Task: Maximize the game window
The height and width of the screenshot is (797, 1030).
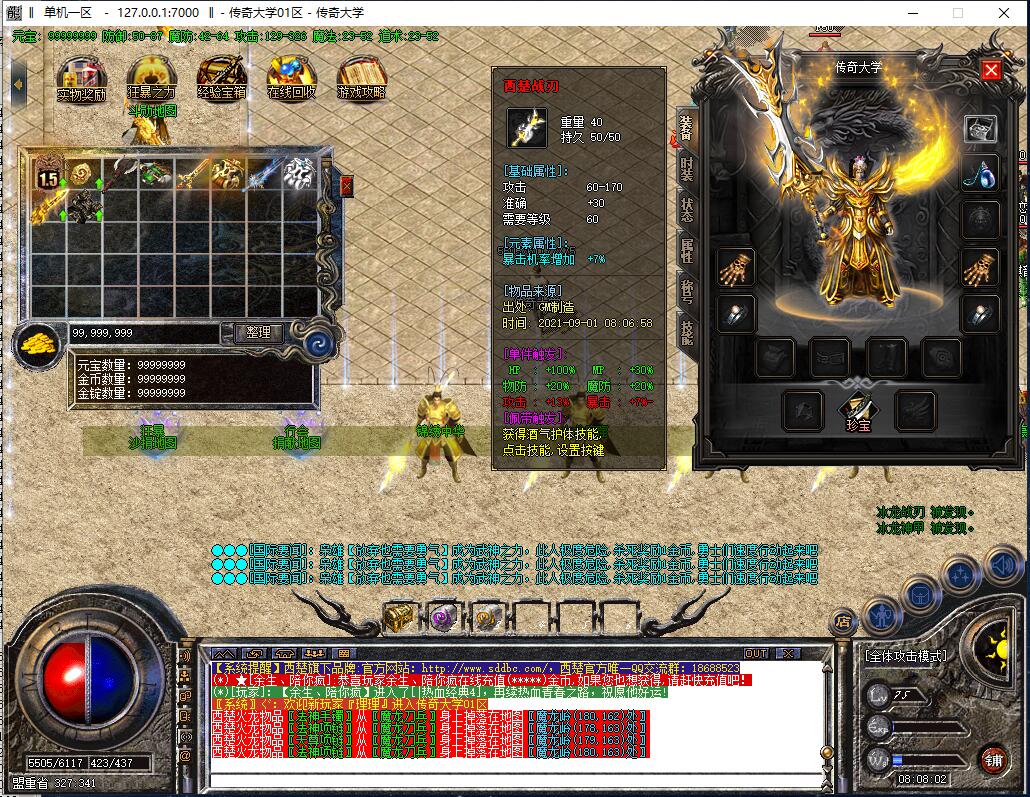Action: click(957, 13)
